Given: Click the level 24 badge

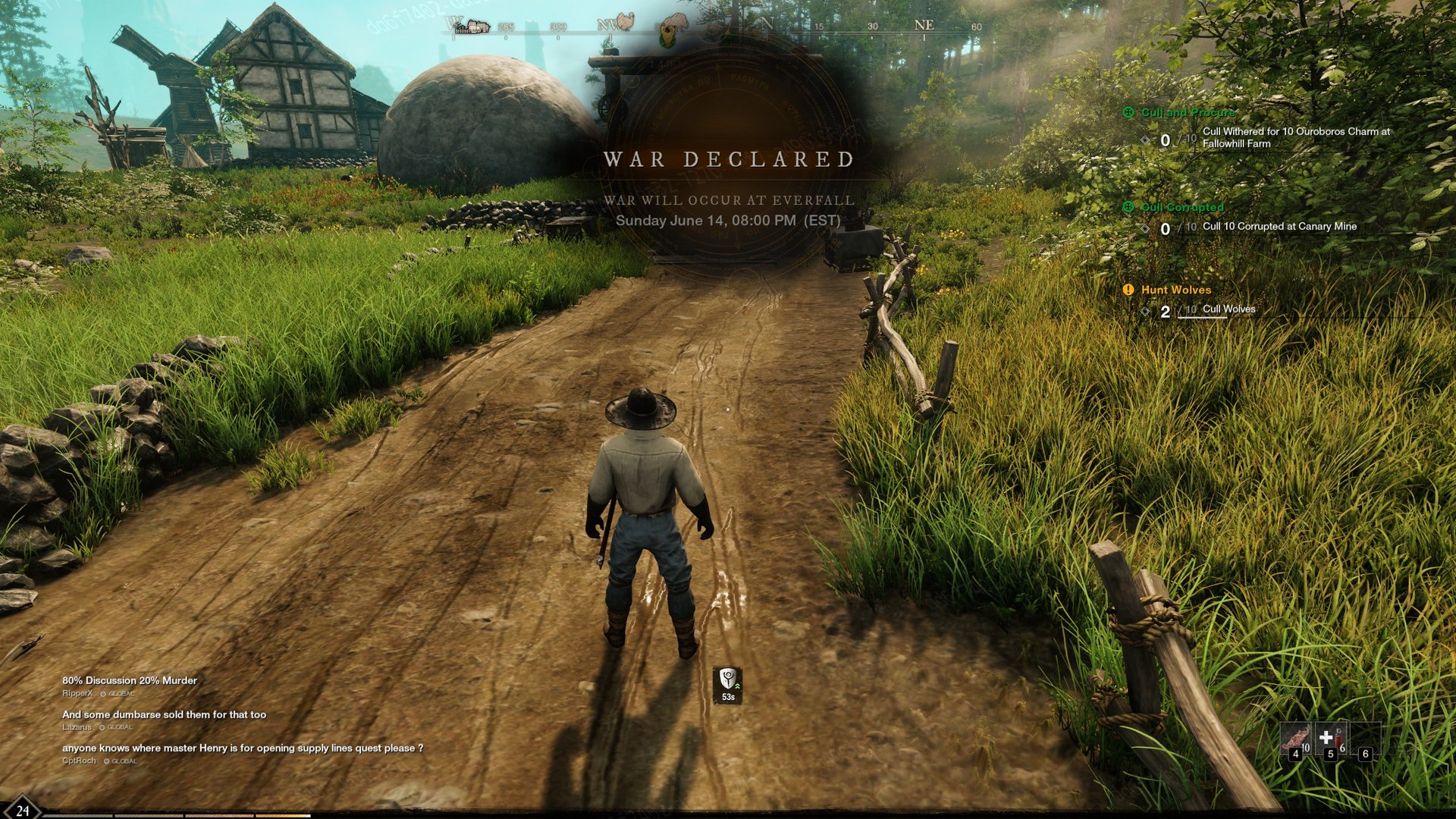Looking at the screenshot, I should tap(22, 811).
